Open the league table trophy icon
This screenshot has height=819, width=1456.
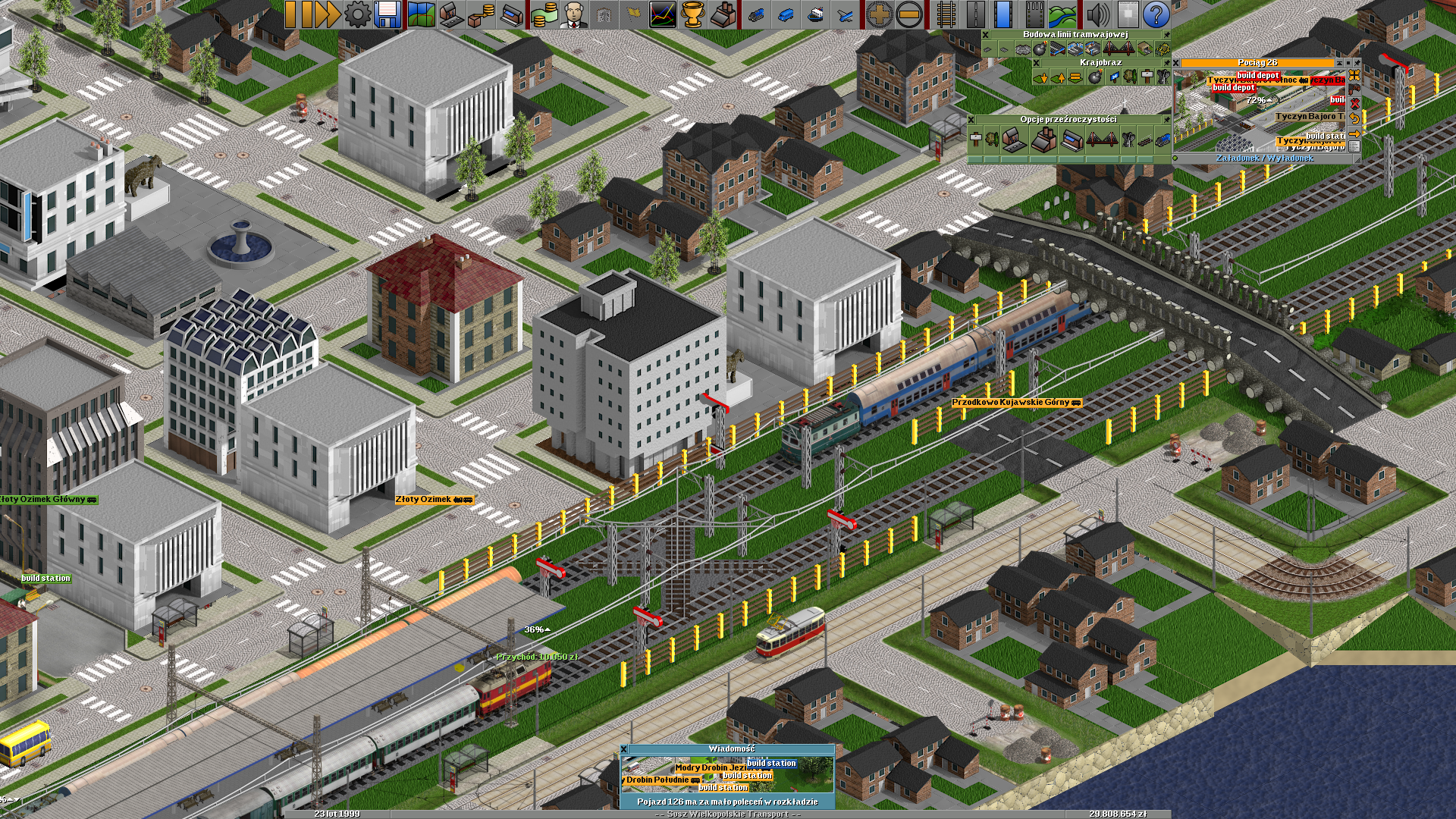693,14
